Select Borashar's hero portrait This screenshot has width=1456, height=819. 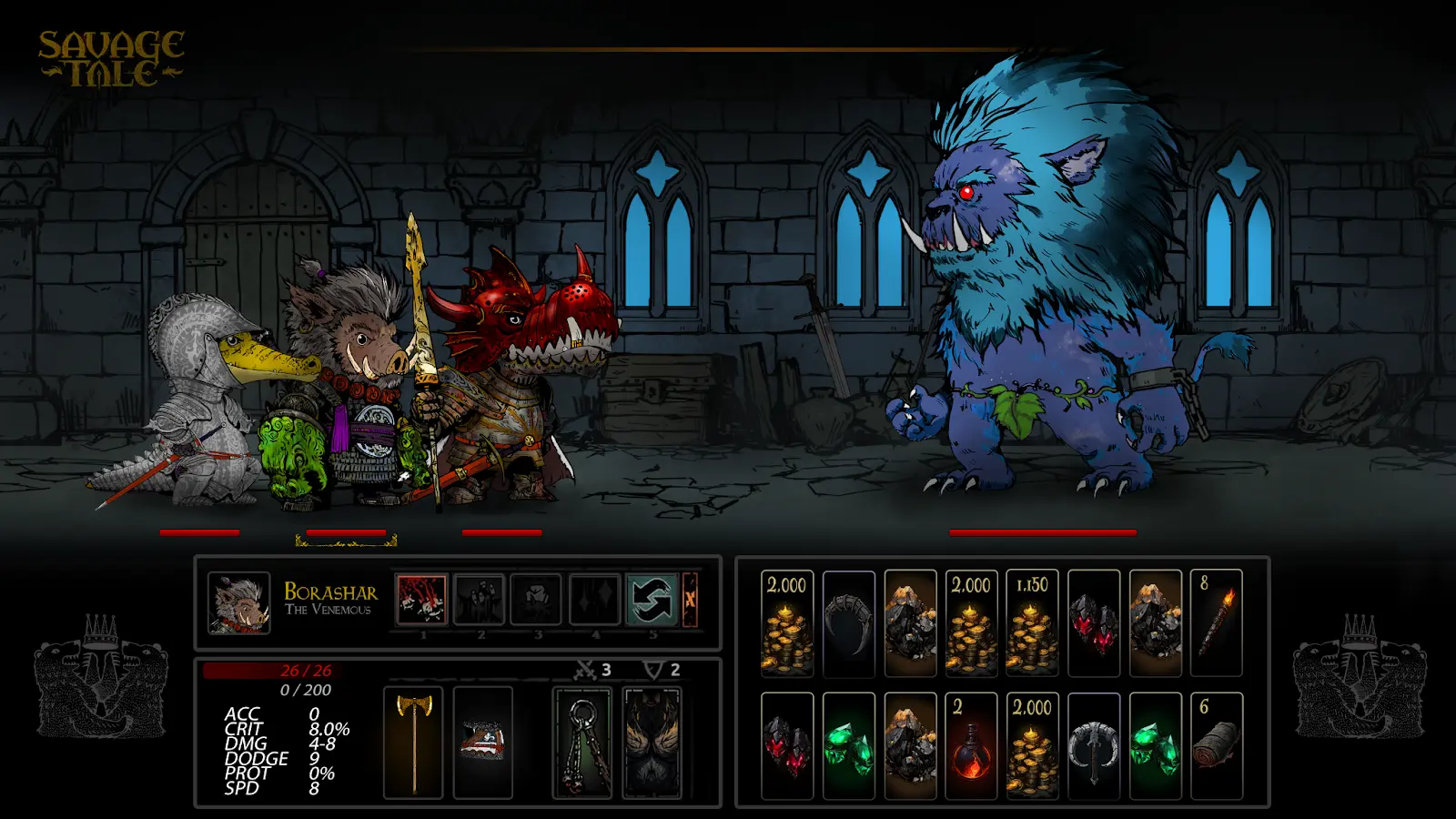[x=238, y=602]
